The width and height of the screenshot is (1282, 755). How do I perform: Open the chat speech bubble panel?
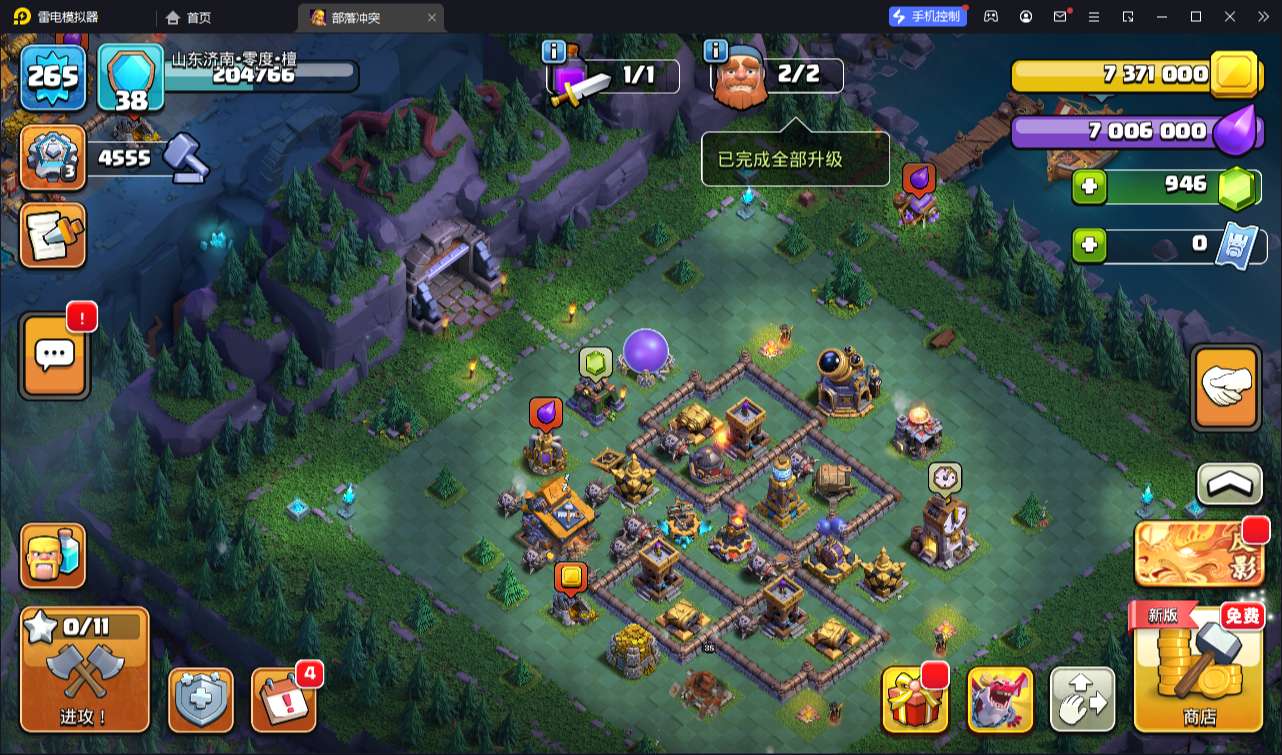click(53, 354)
